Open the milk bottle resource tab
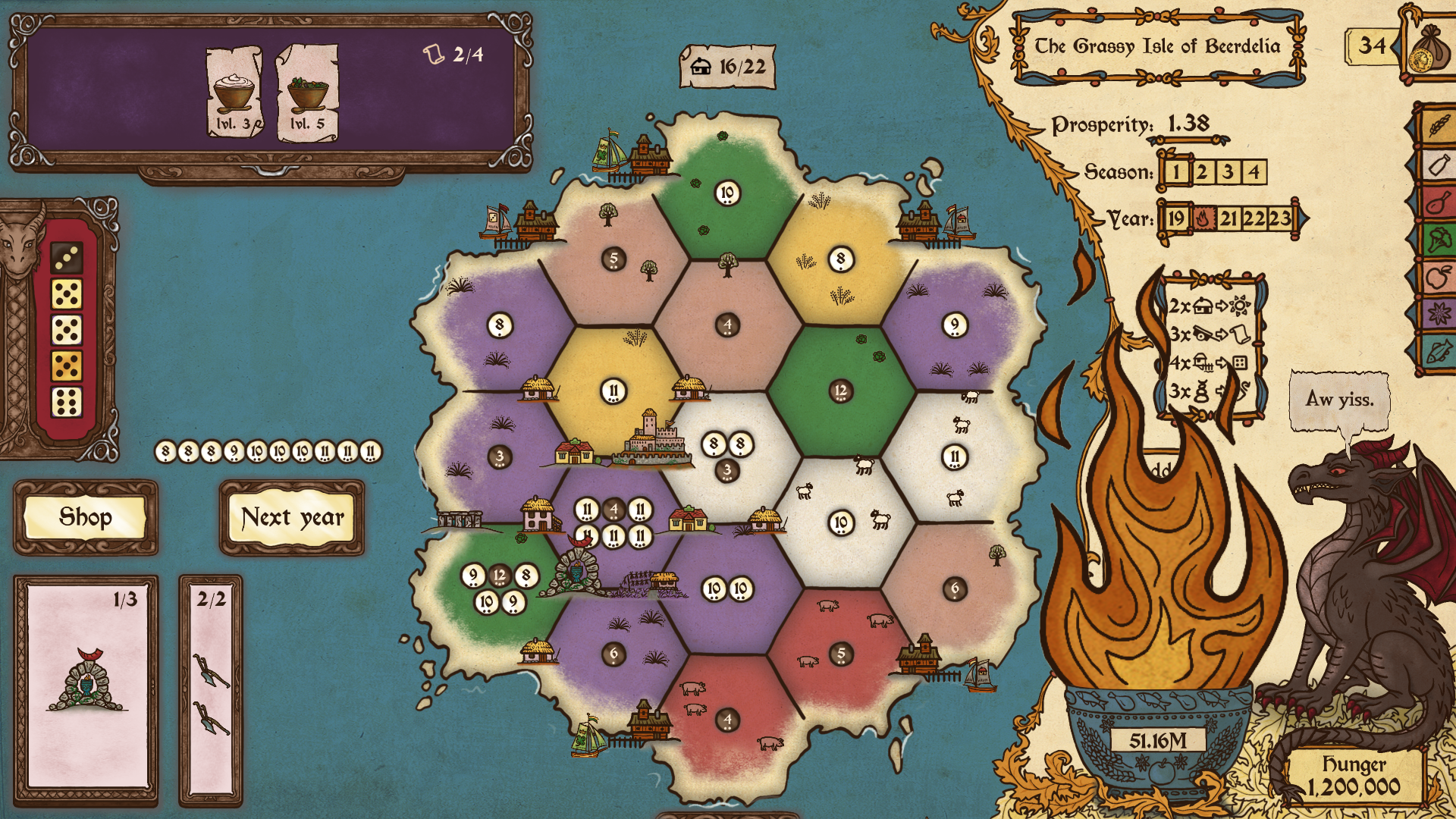Image resolution: width=1456 pixels, height=819 pixels. (1439, 164)
